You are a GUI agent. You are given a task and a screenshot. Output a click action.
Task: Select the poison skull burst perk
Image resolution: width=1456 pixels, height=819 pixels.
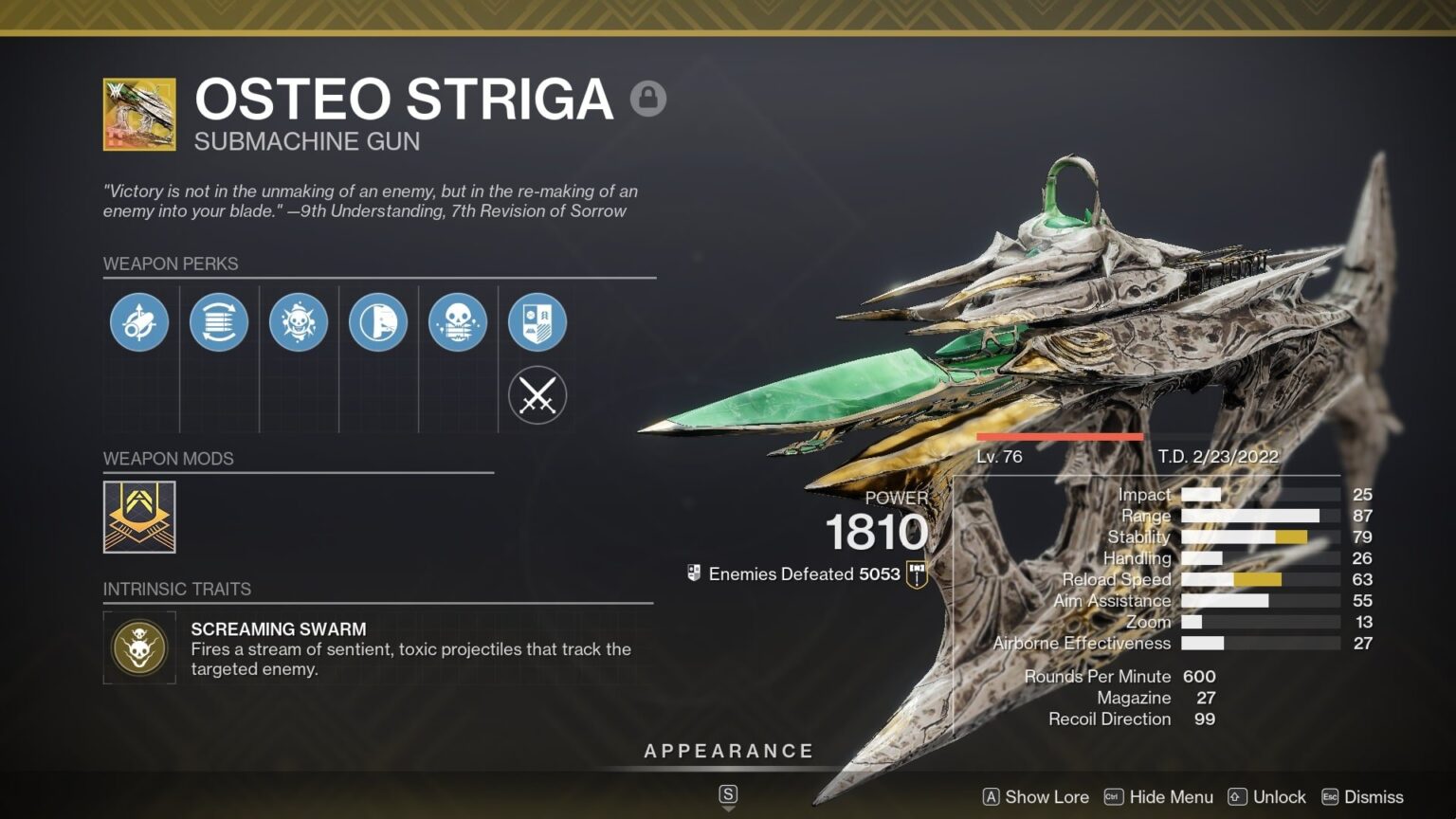(299, 322)
